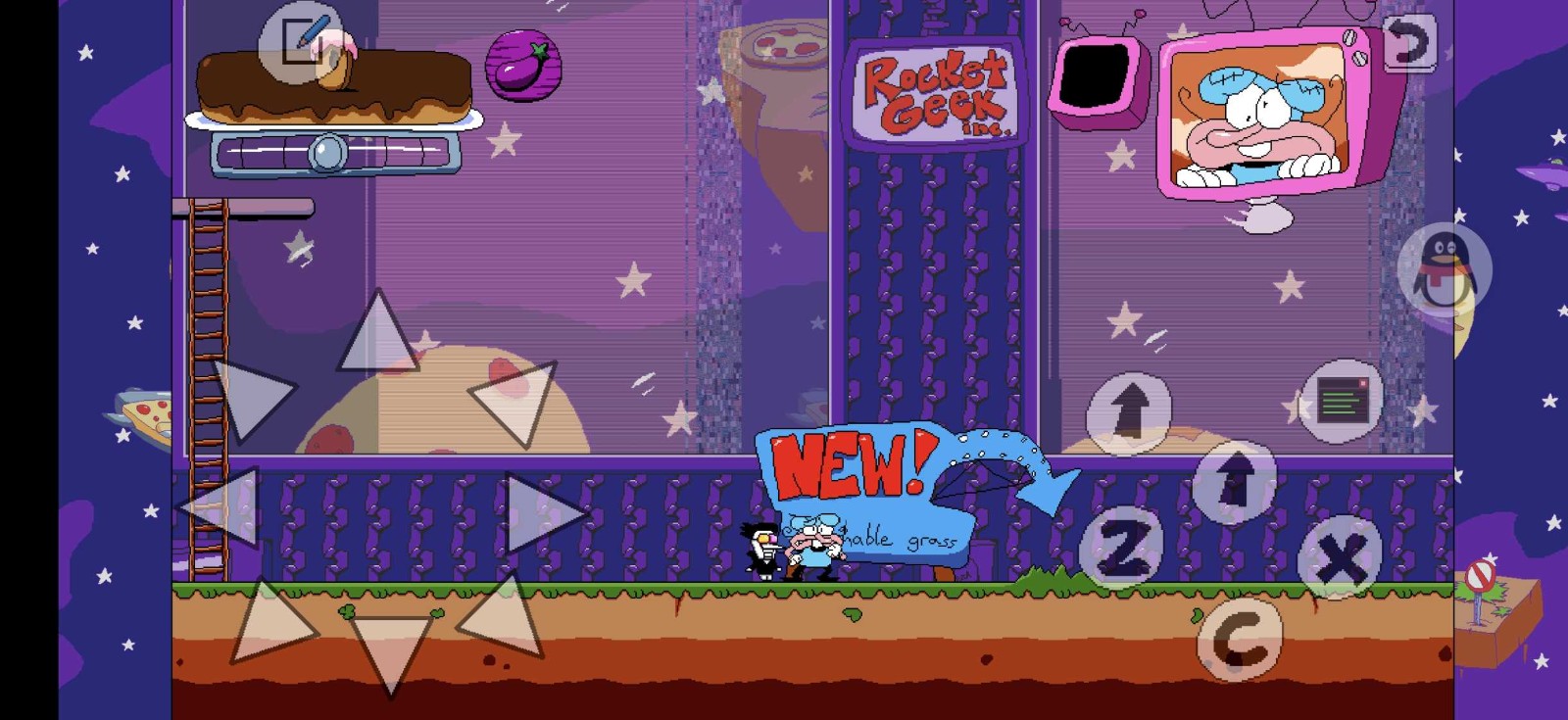Click the curved back arrow button
1568x720 pixels.
tap(1409, 43)
